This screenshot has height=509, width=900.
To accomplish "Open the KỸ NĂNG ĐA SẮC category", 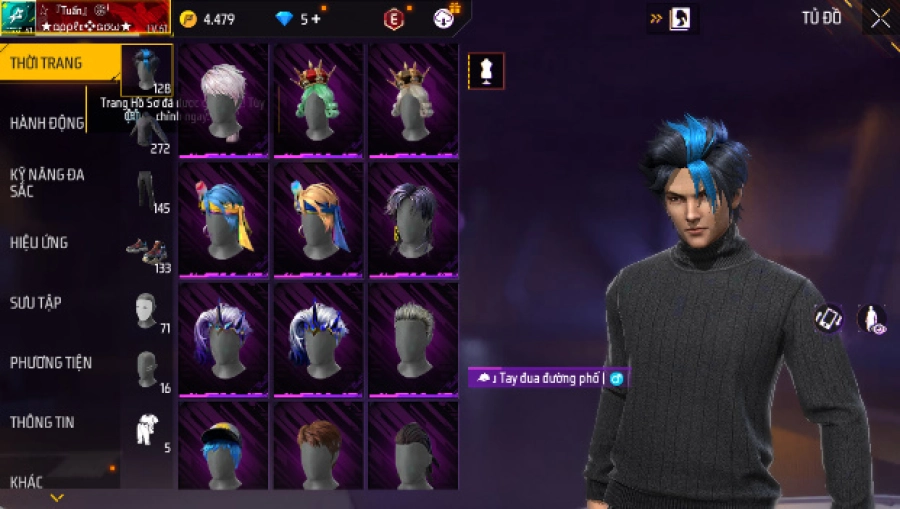I will click(48, 182).
